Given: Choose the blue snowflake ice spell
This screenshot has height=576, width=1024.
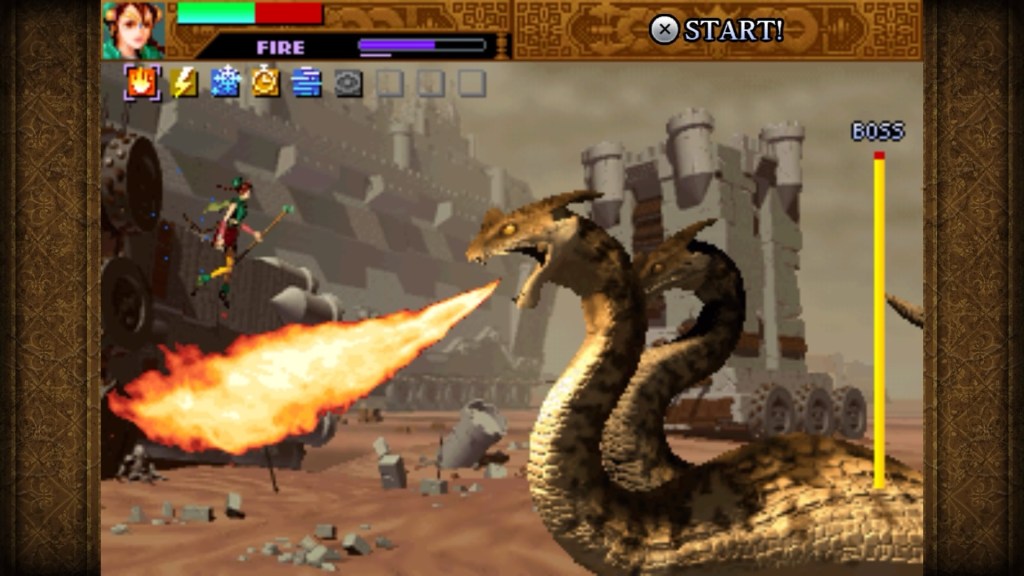Looking at the screenshot, I should [225, 82].
